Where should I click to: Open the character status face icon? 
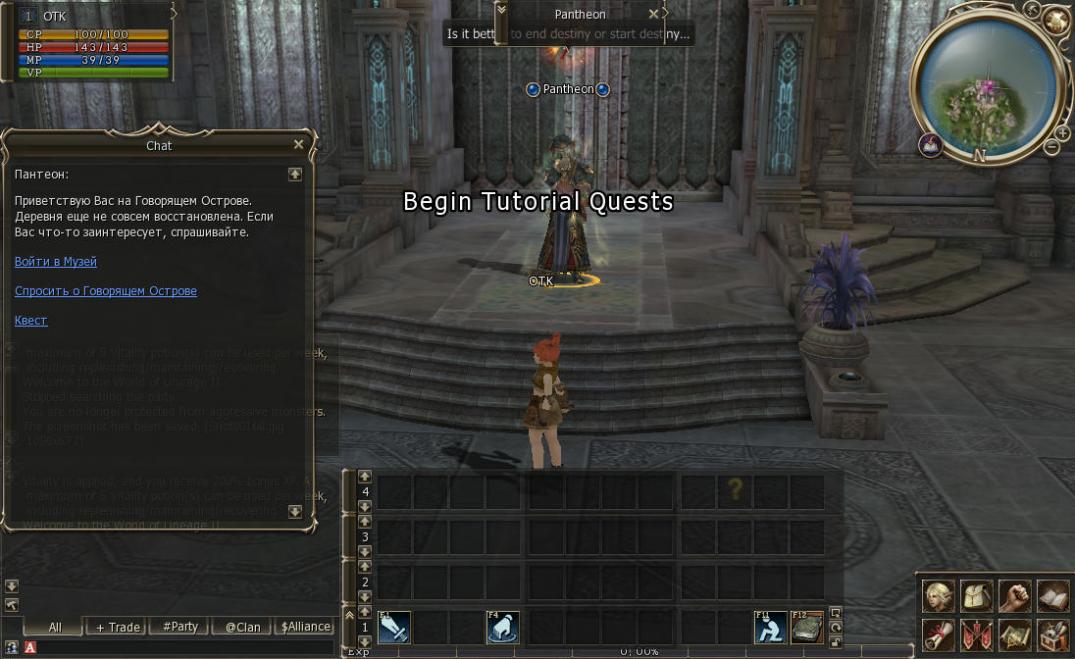(938, 597)
